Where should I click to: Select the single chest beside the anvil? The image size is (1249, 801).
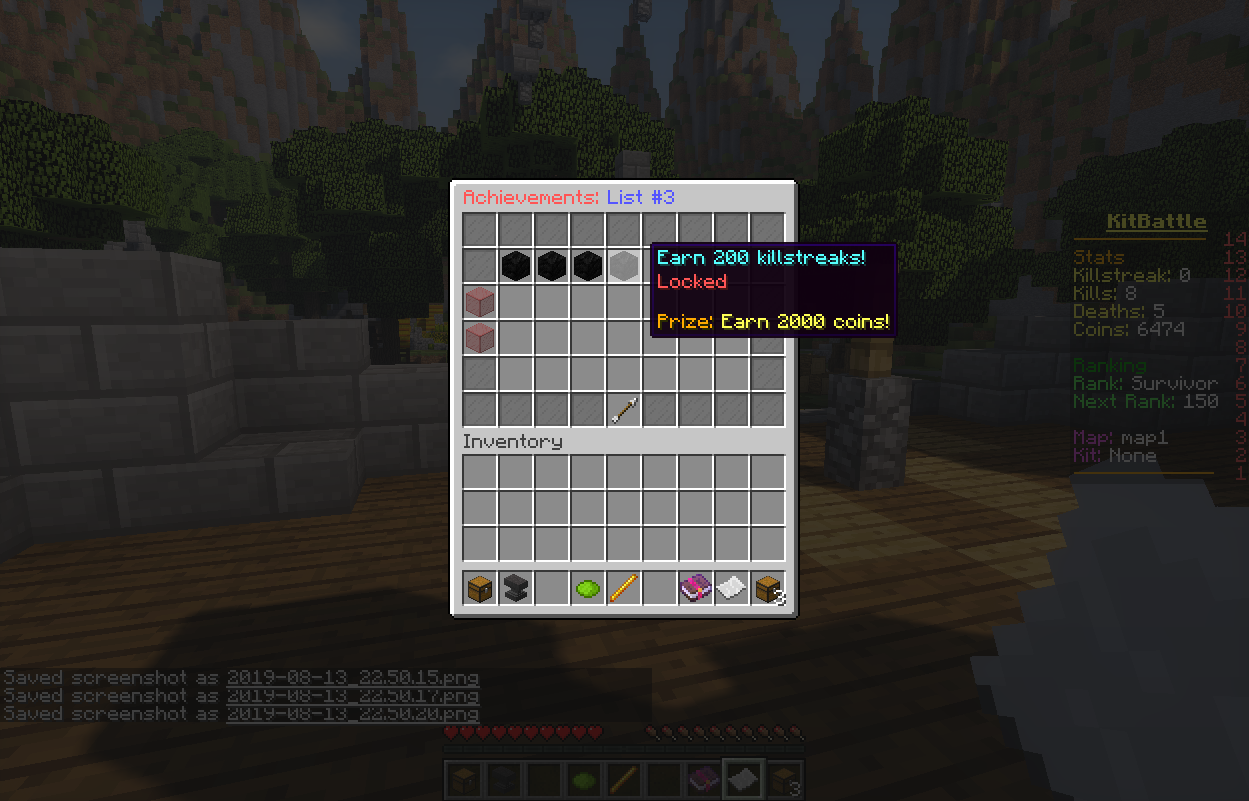(479, 588)
